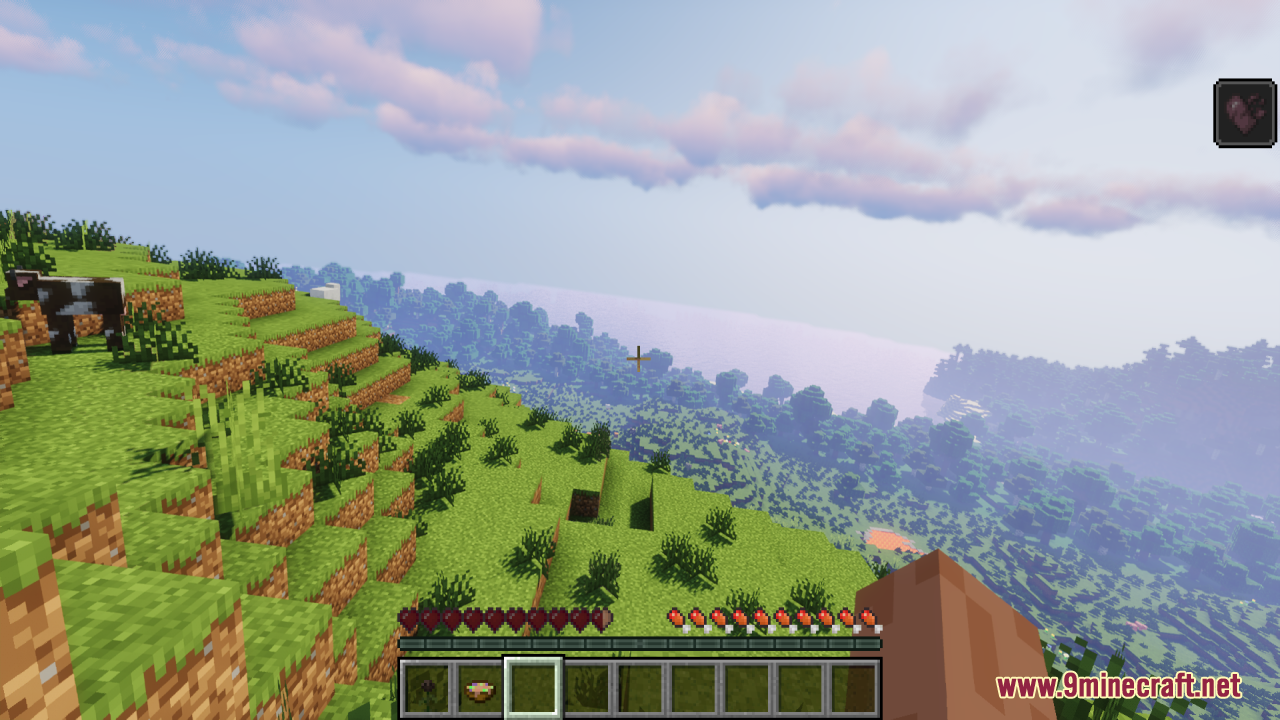Click the fifth hotbar slot
This screenshot has width=1280, height=720.
637,688
